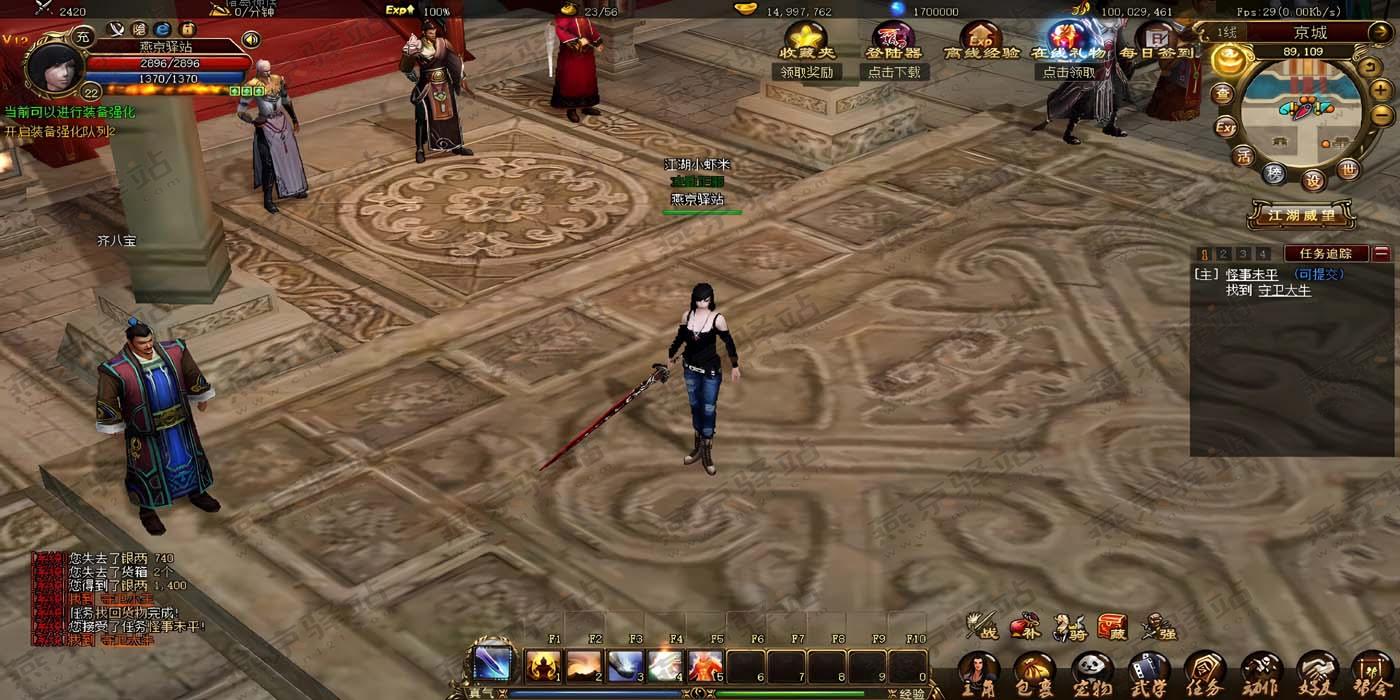Open the 任务 quest log
Viewport: 1400px width, 700px height.
point(1204,670)
